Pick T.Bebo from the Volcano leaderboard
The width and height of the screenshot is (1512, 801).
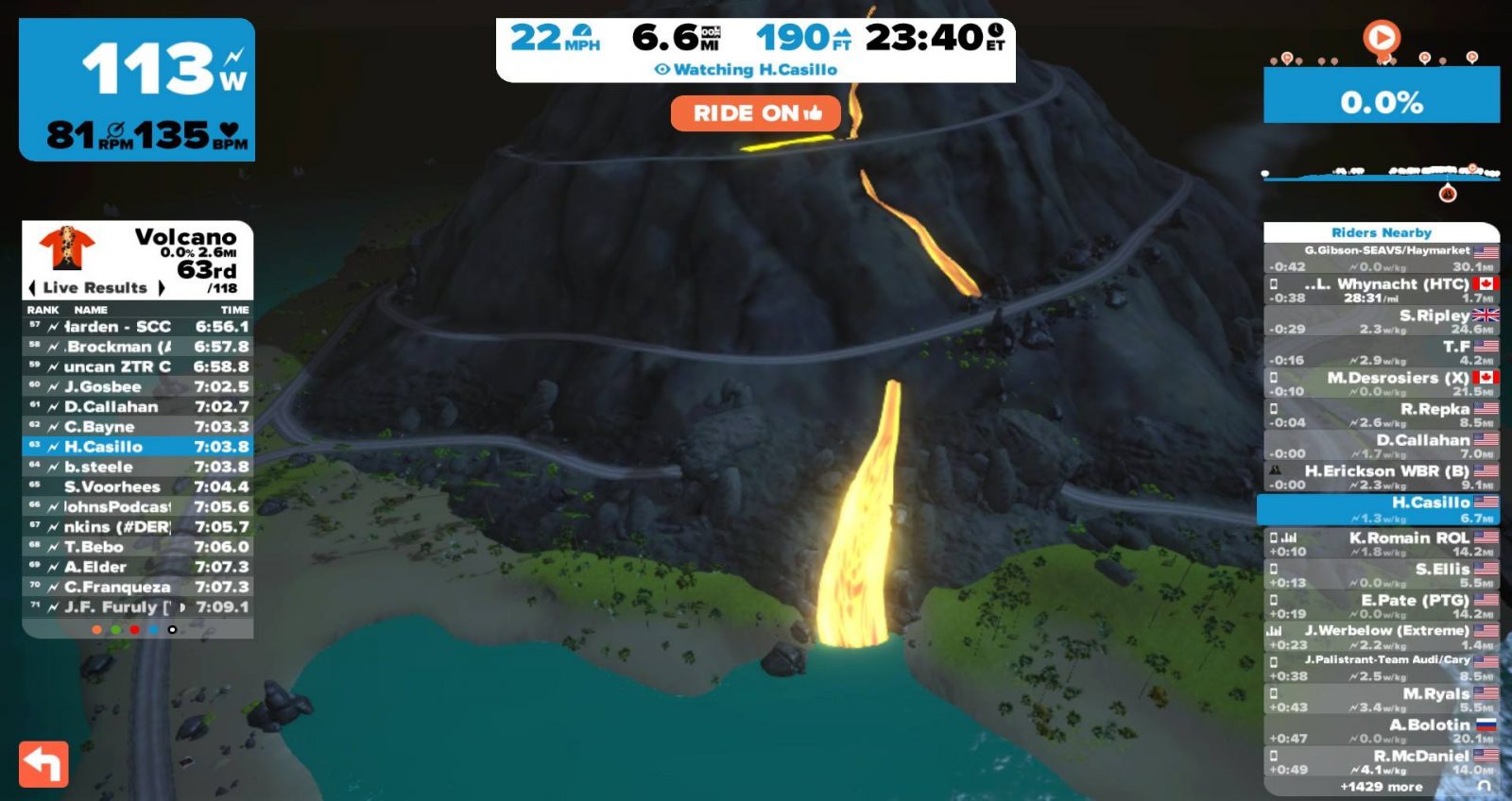pos(138,547)
